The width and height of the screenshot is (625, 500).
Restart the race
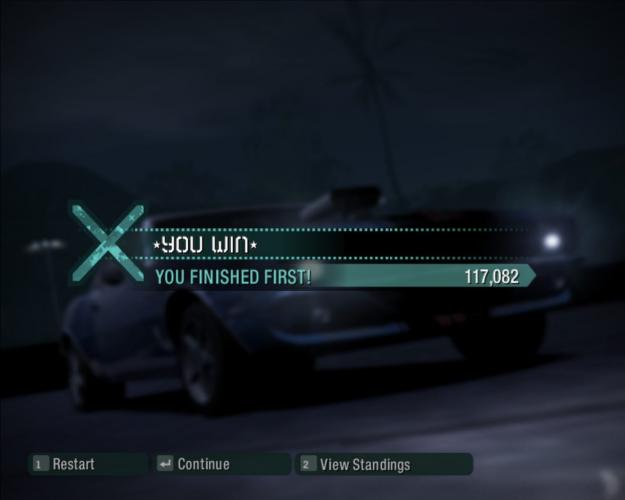pyautogui.click(x=73, y=464)
